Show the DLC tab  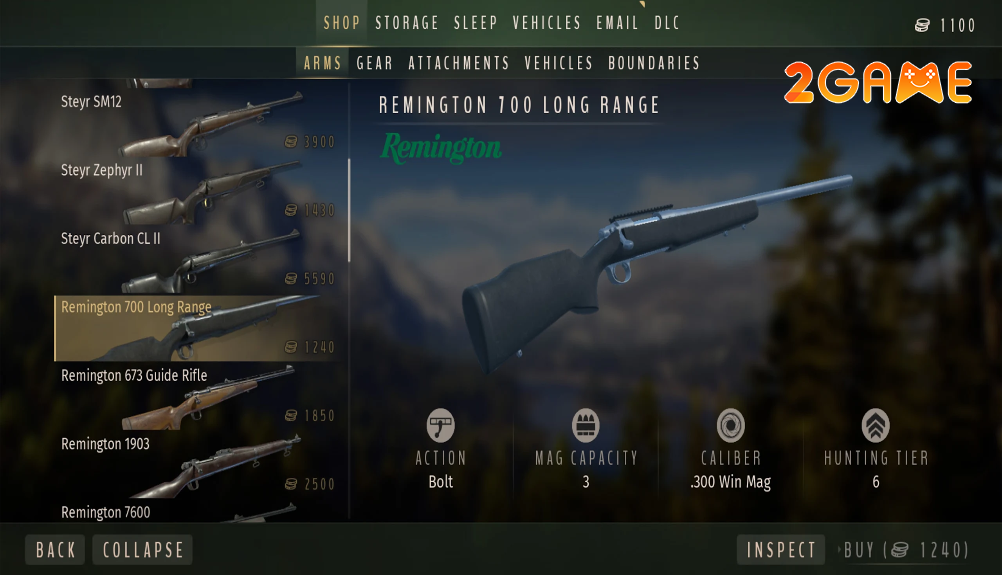(x=669, y=23)
